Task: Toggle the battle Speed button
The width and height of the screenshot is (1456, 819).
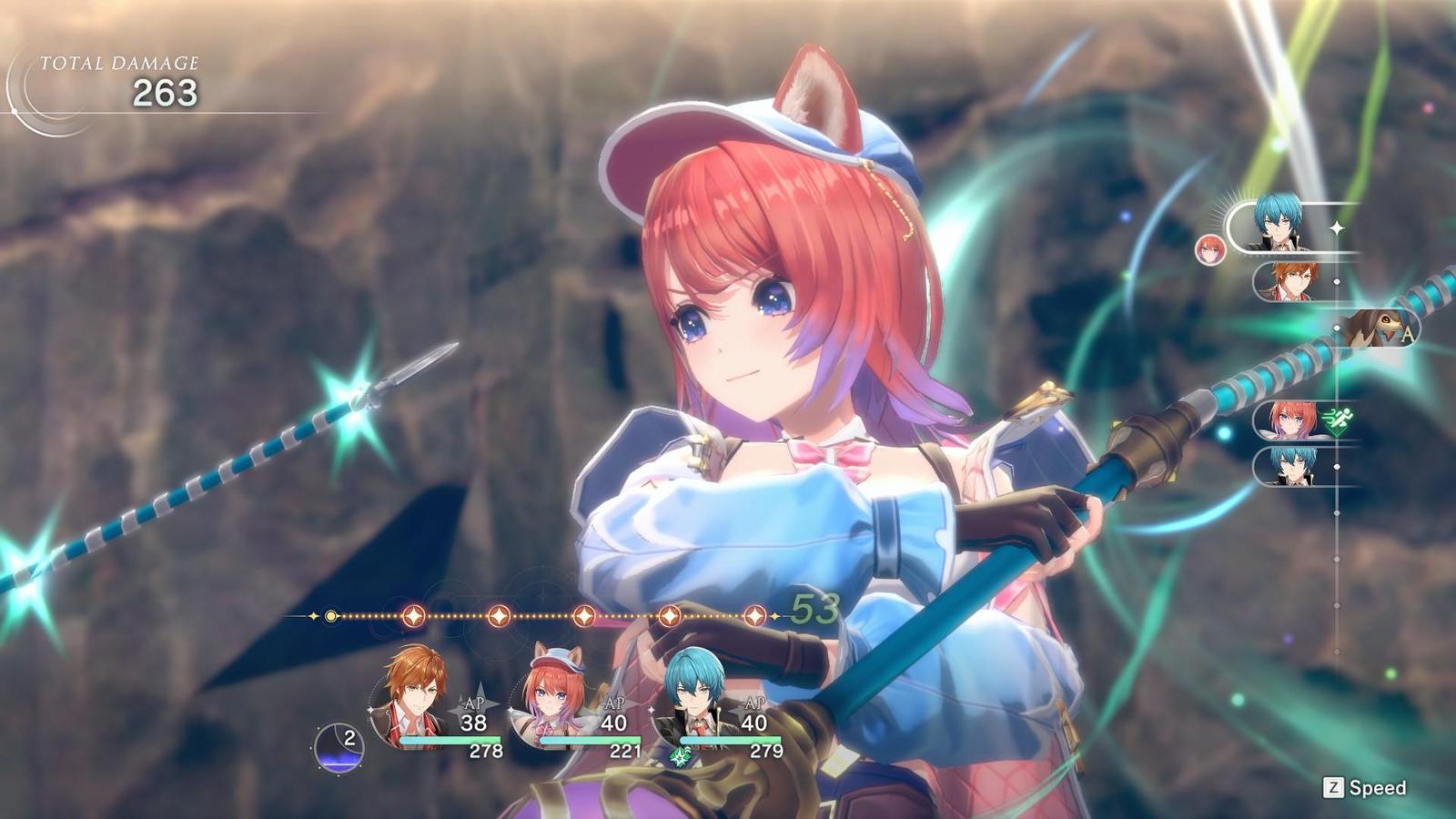Action: [1365, 788]
